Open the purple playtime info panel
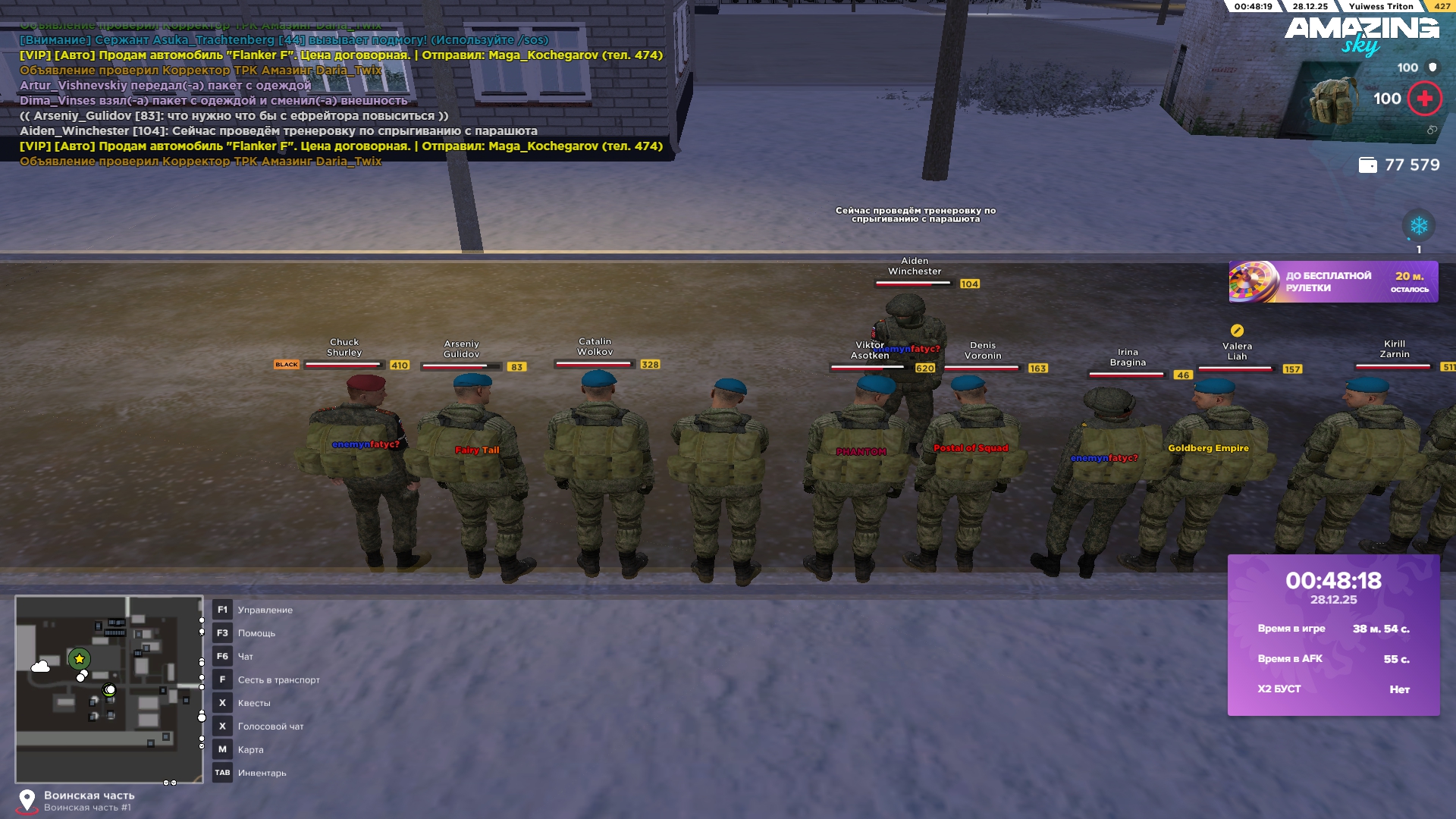1456x819 pixels. coord(1333,635)
